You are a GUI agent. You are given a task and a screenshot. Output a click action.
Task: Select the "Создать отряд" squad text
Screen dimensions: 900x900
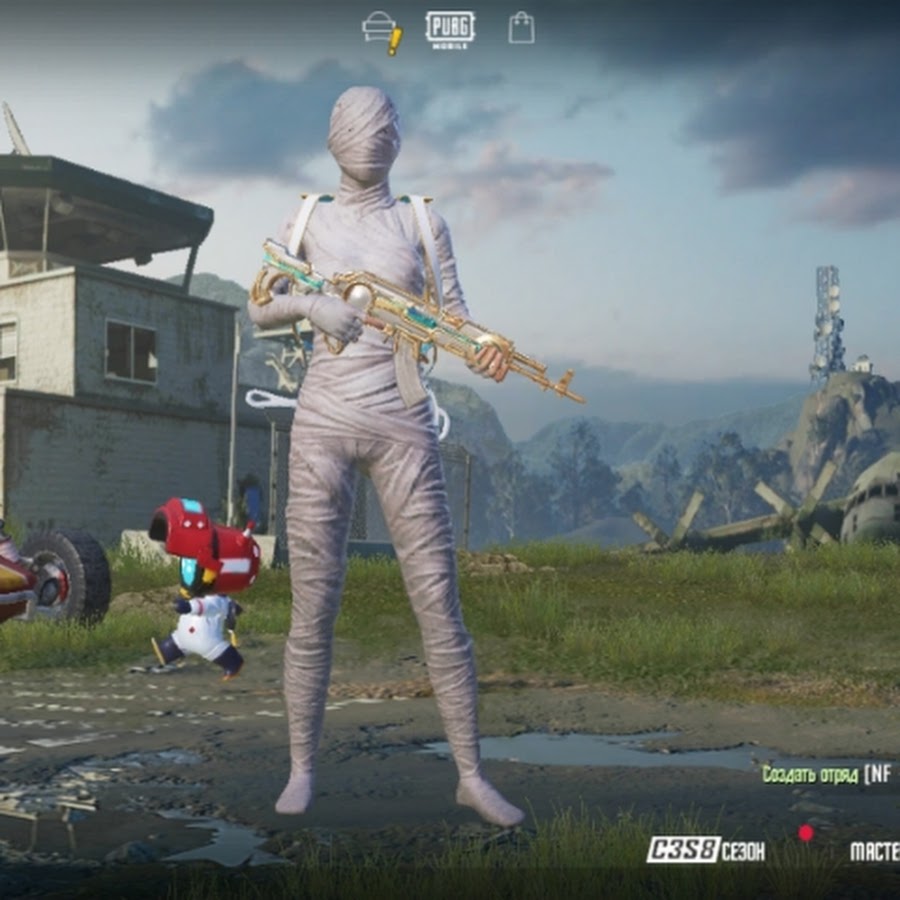811,773
